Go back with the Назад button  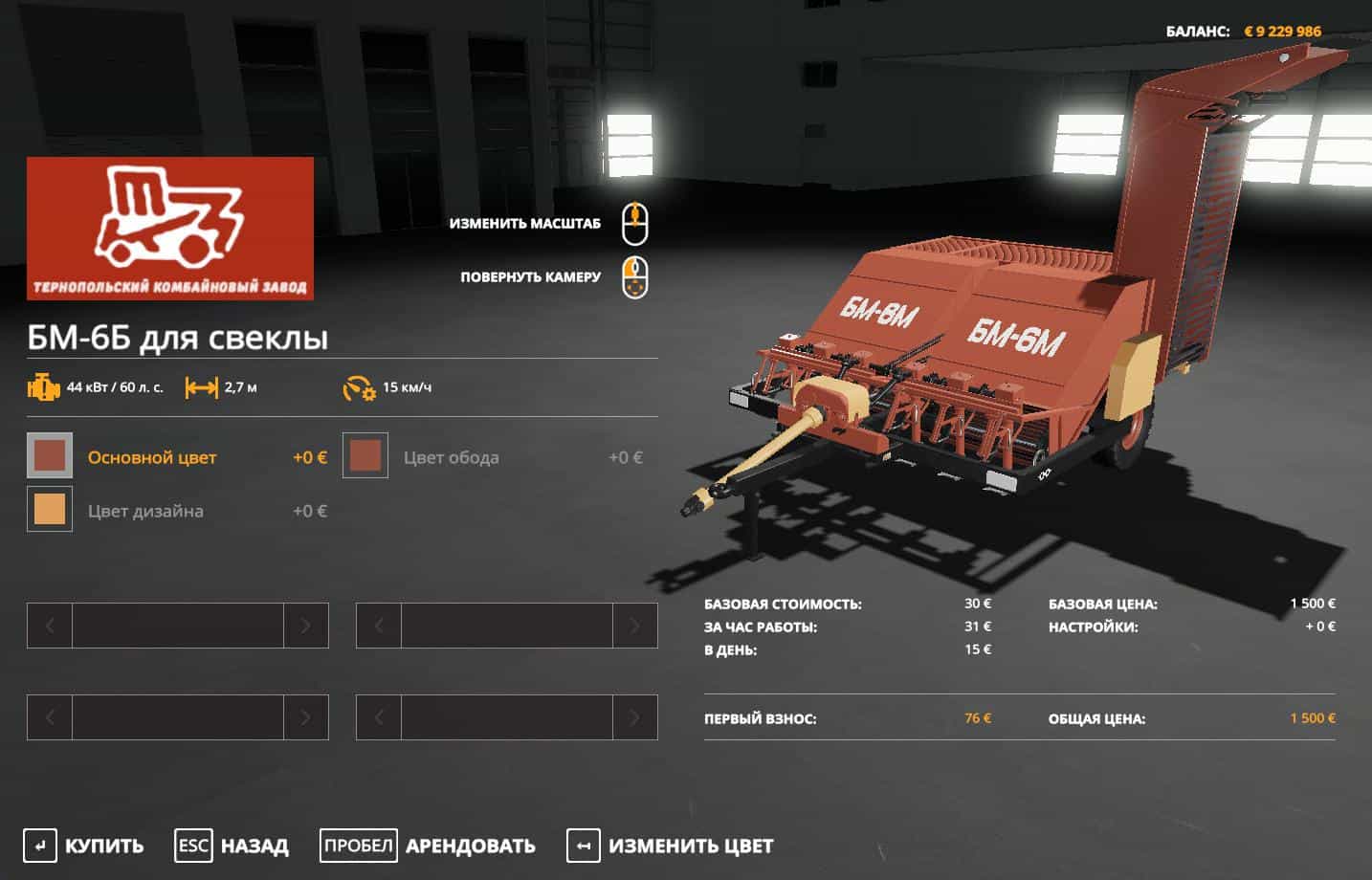(232, 846)
